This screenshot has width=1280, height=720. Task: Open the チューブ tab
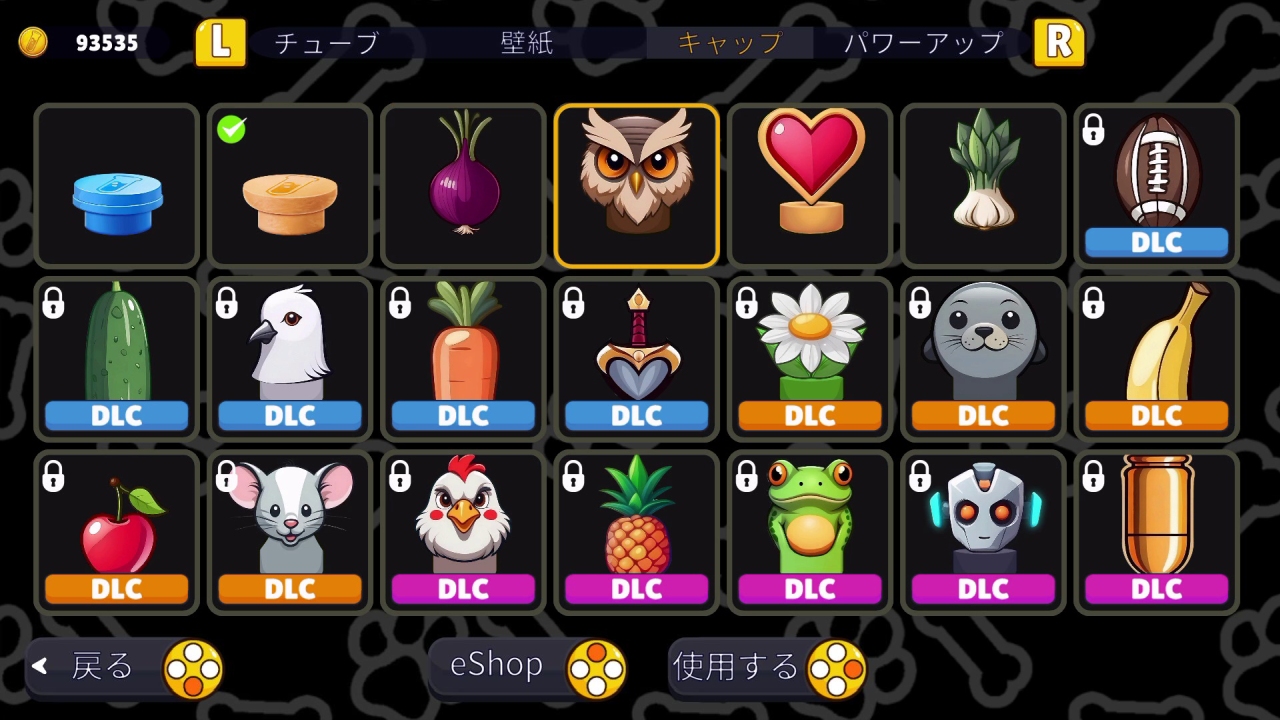coord(328,43)
